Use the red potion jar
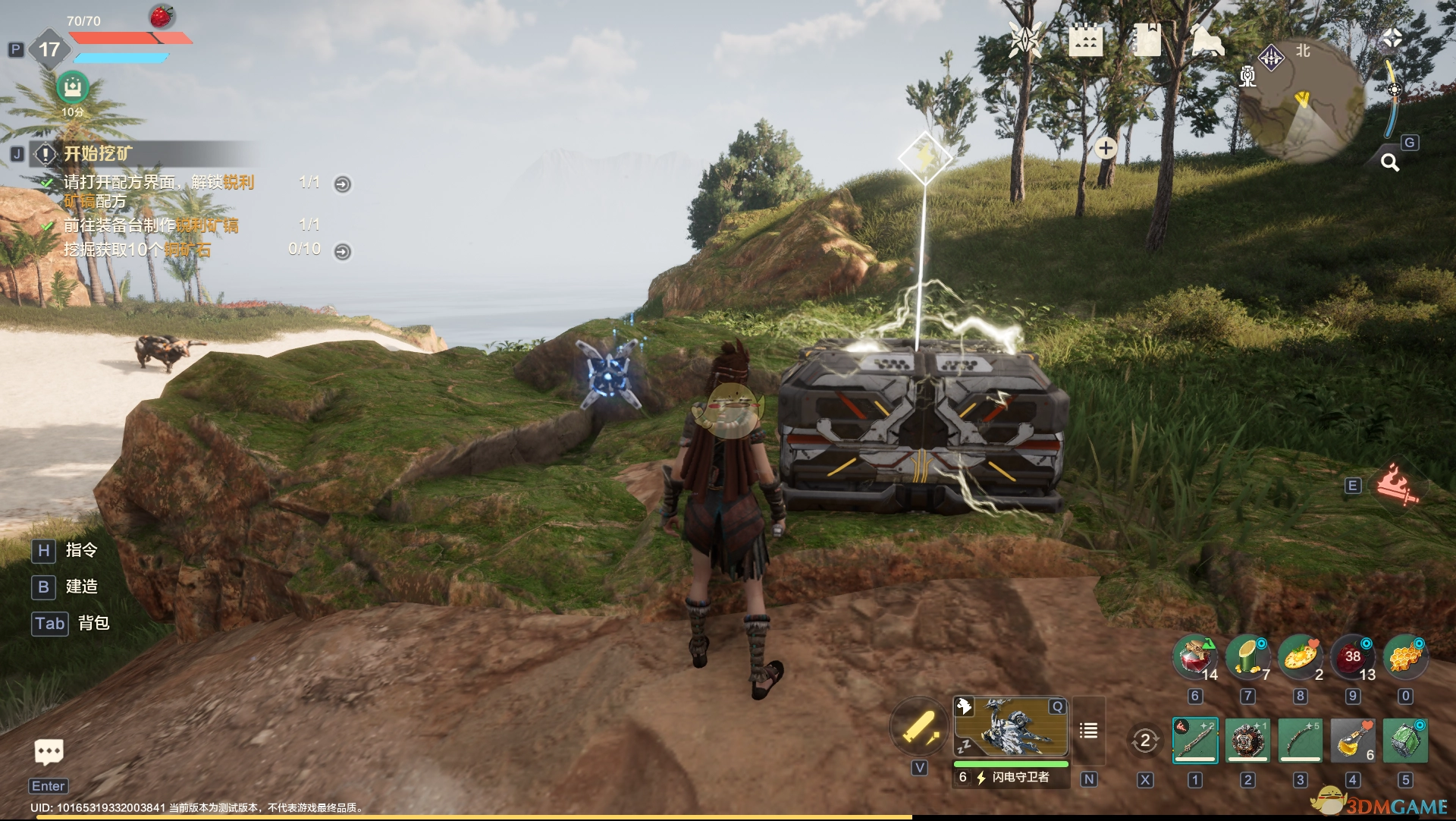This screenshot has width=1456, height=821. (x=1195, y=657)
